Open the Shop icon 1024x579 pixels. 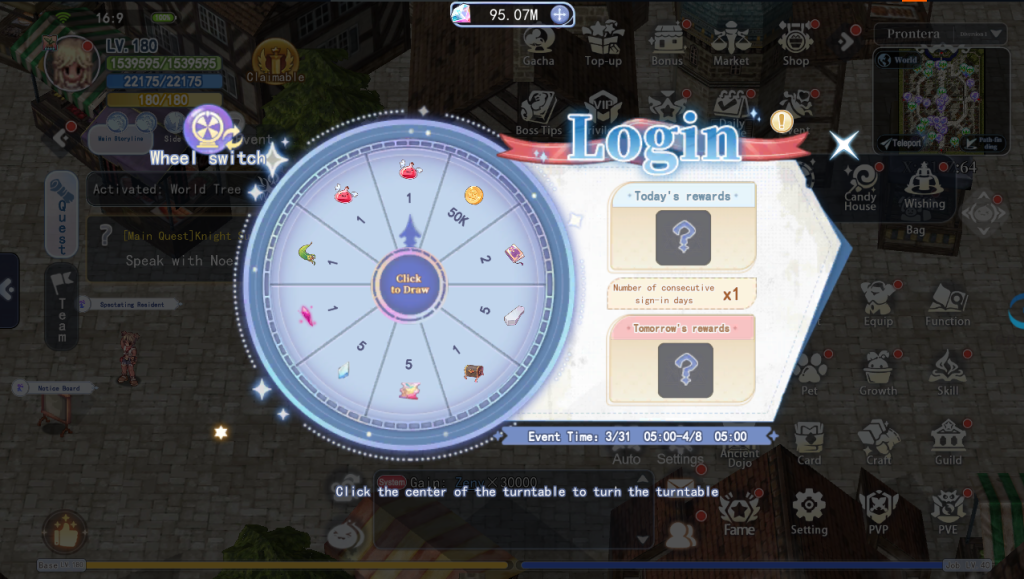tap(796, 45)
